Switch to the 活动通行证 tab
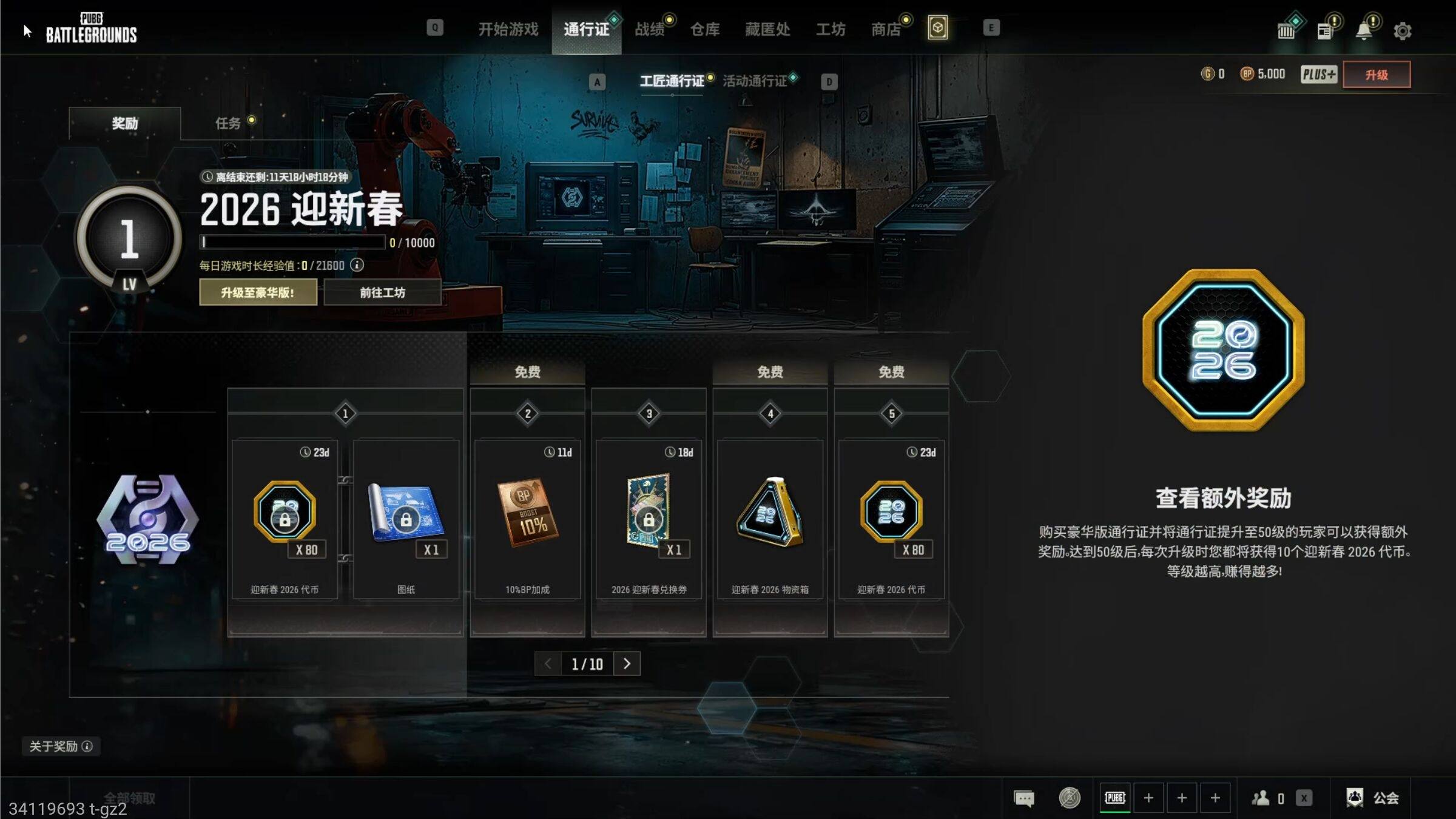This screenshot has width=1456, height=819. point(754,81)
